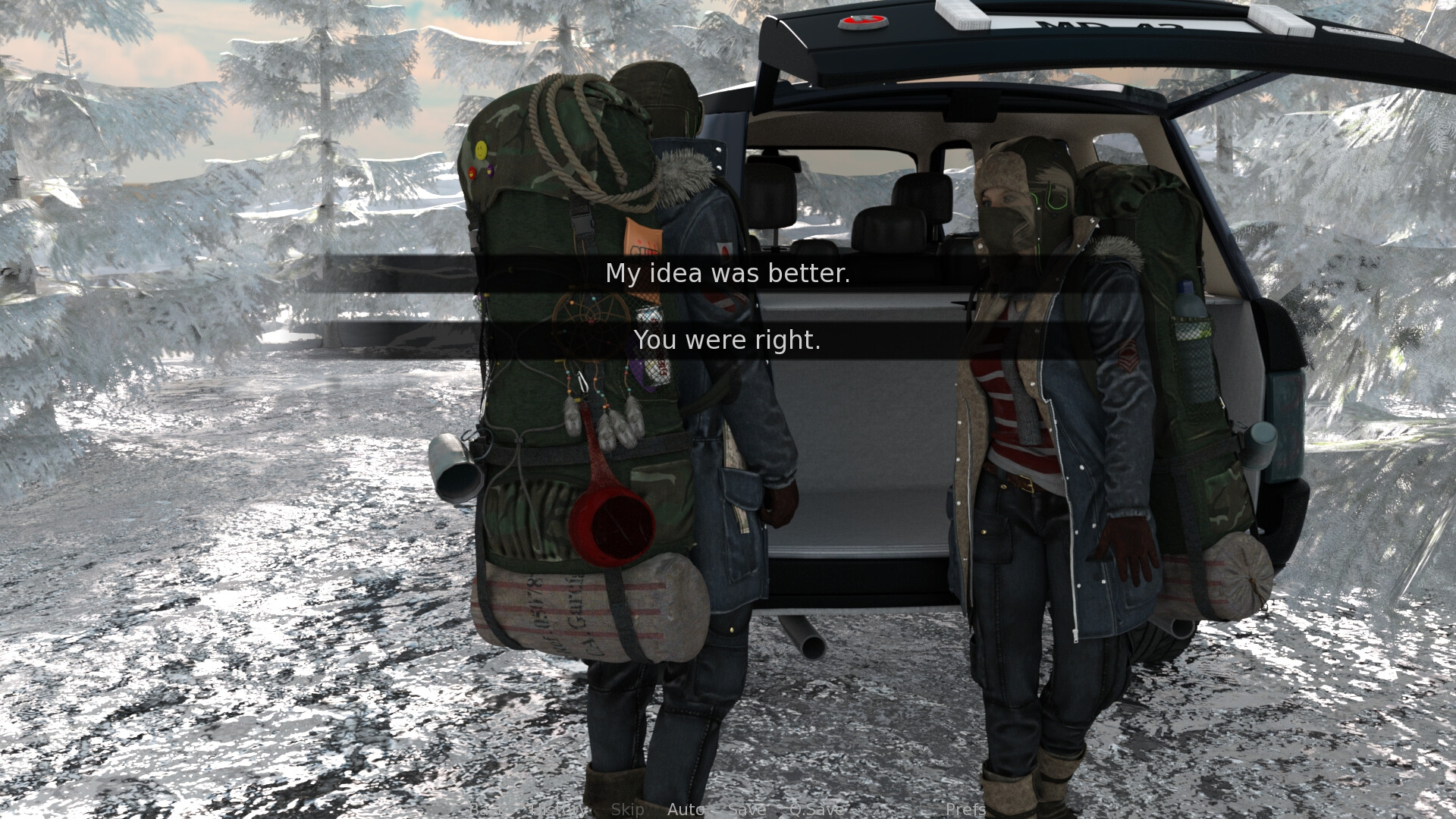
Task: Perform a quick save with Q.Save
Action: pos(816,810)
